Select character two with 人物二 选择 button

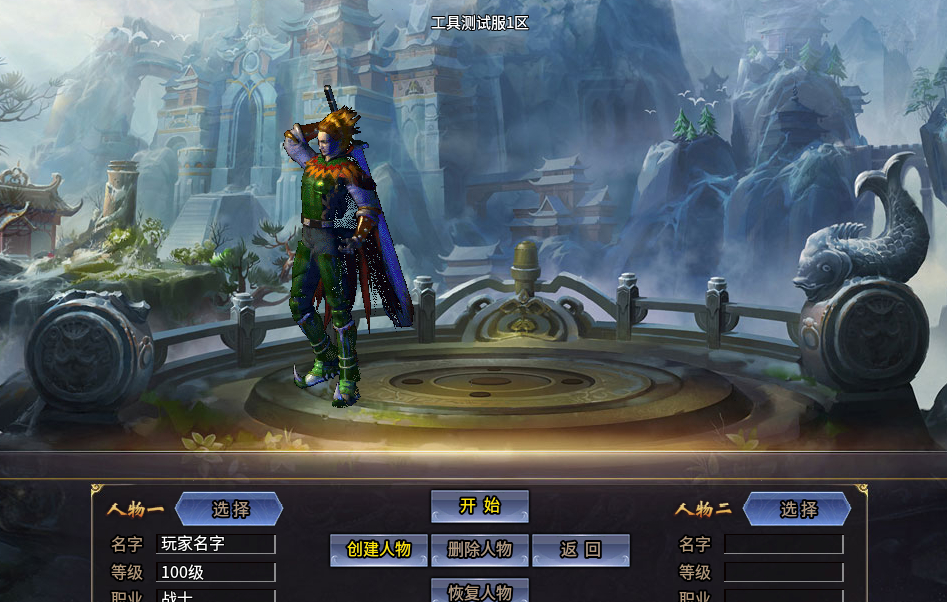pyautogui.click(x=797, y=509)
